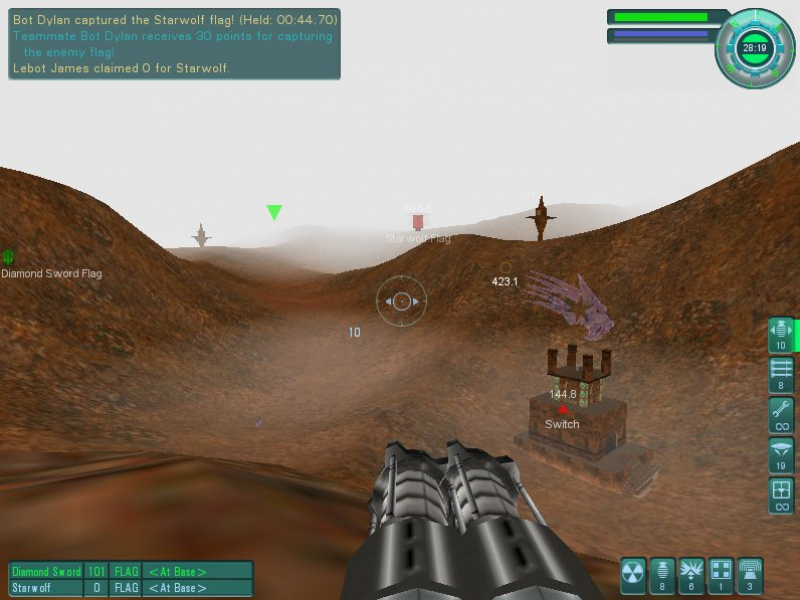Screen dimensions: 800x600
Task: Choose the targeting laser weapon slot
Action: [781, 494]
